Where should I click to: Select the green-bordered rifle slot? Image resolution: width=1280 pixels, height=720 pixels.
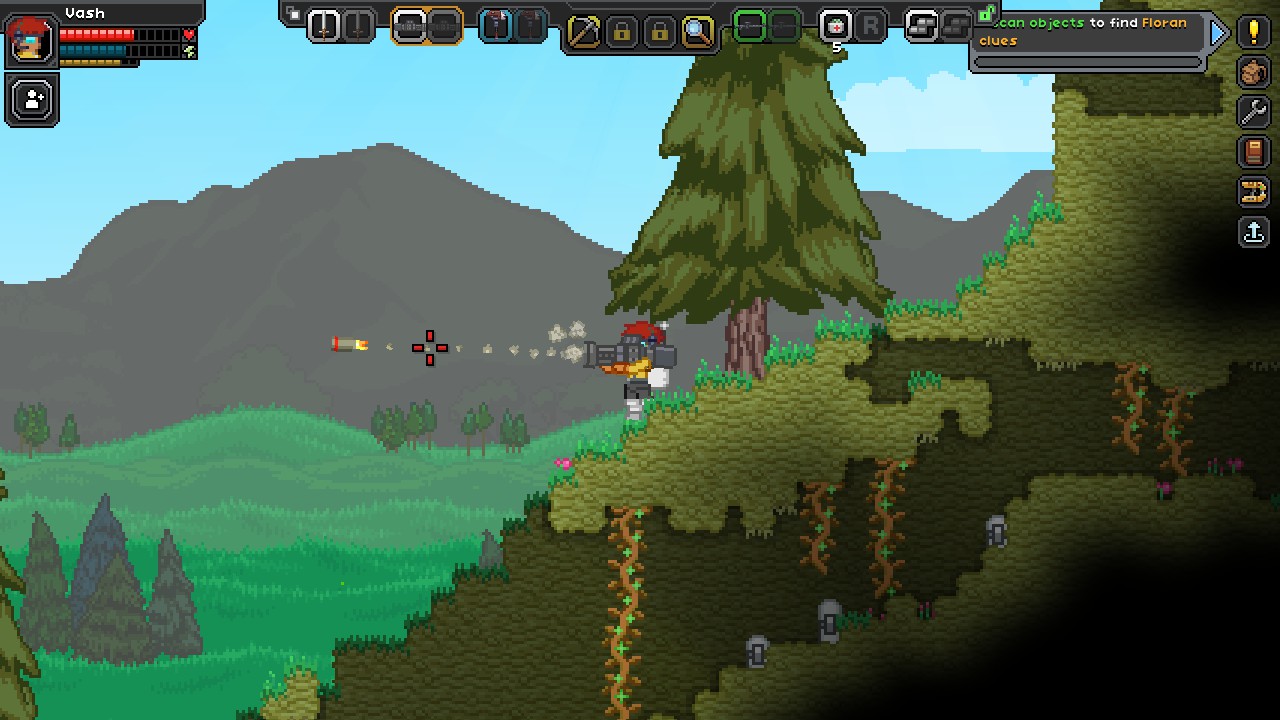click(749, 26)
